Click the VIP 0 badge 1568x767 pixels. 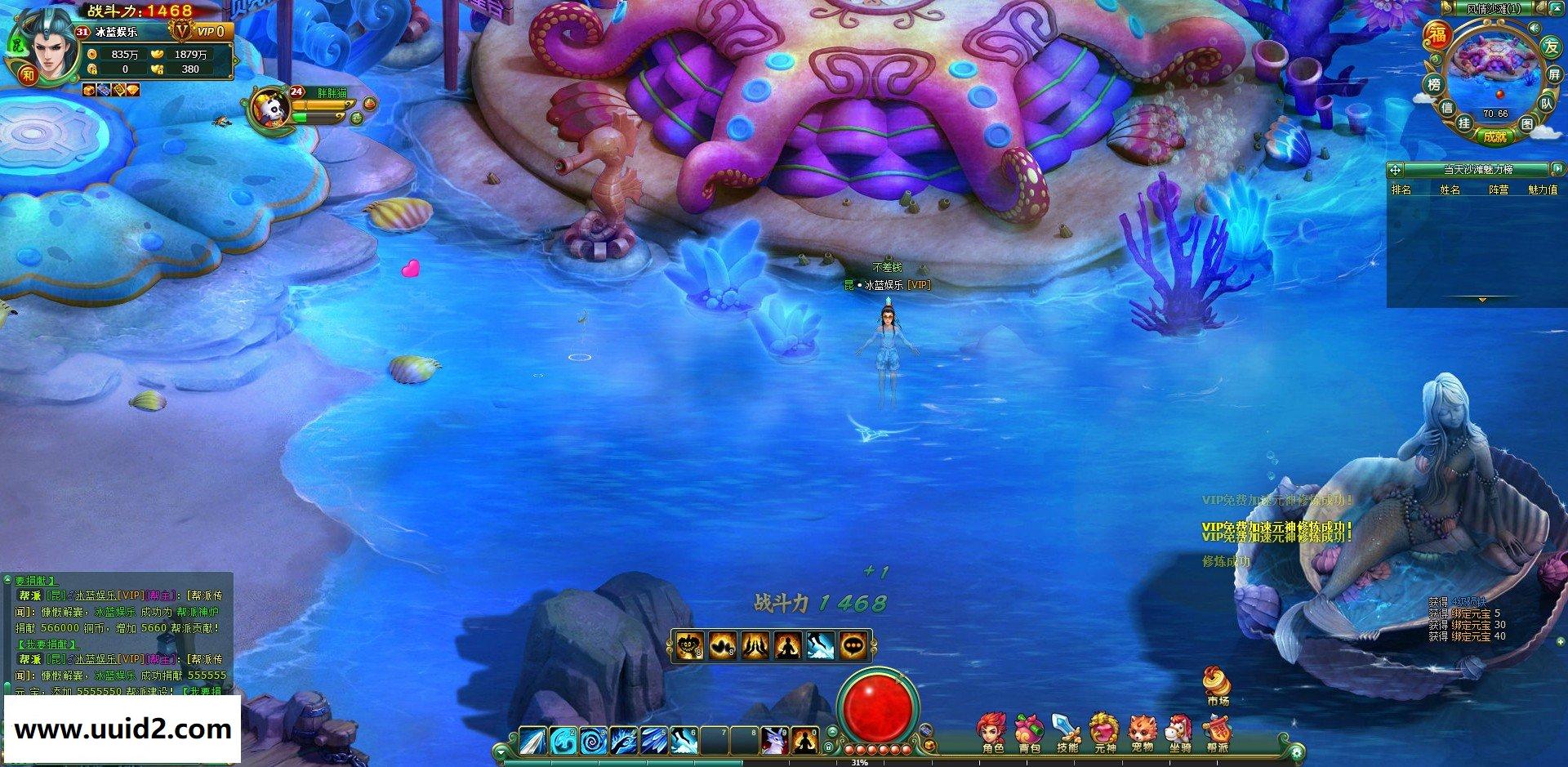click(x=211, y=31)
